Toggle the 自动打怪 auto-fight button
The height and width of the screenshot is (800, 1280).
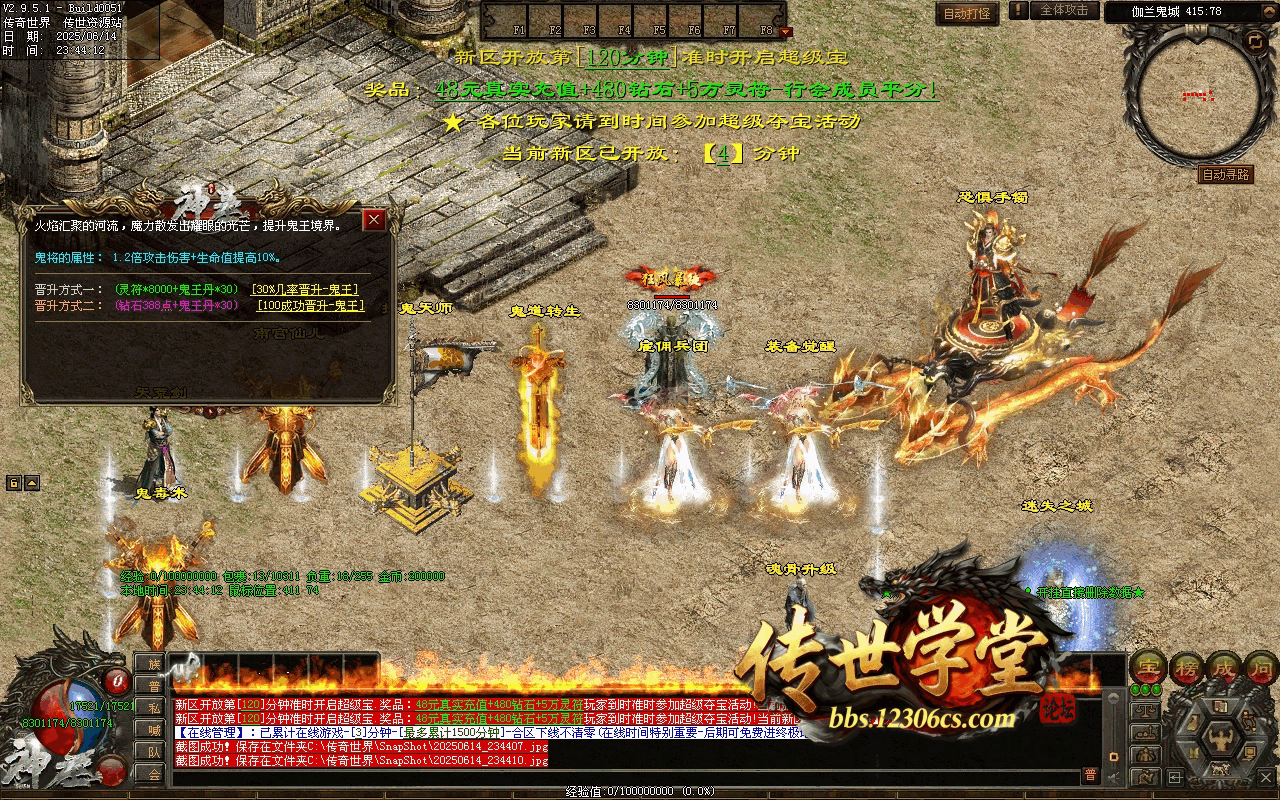coord(967,13)
